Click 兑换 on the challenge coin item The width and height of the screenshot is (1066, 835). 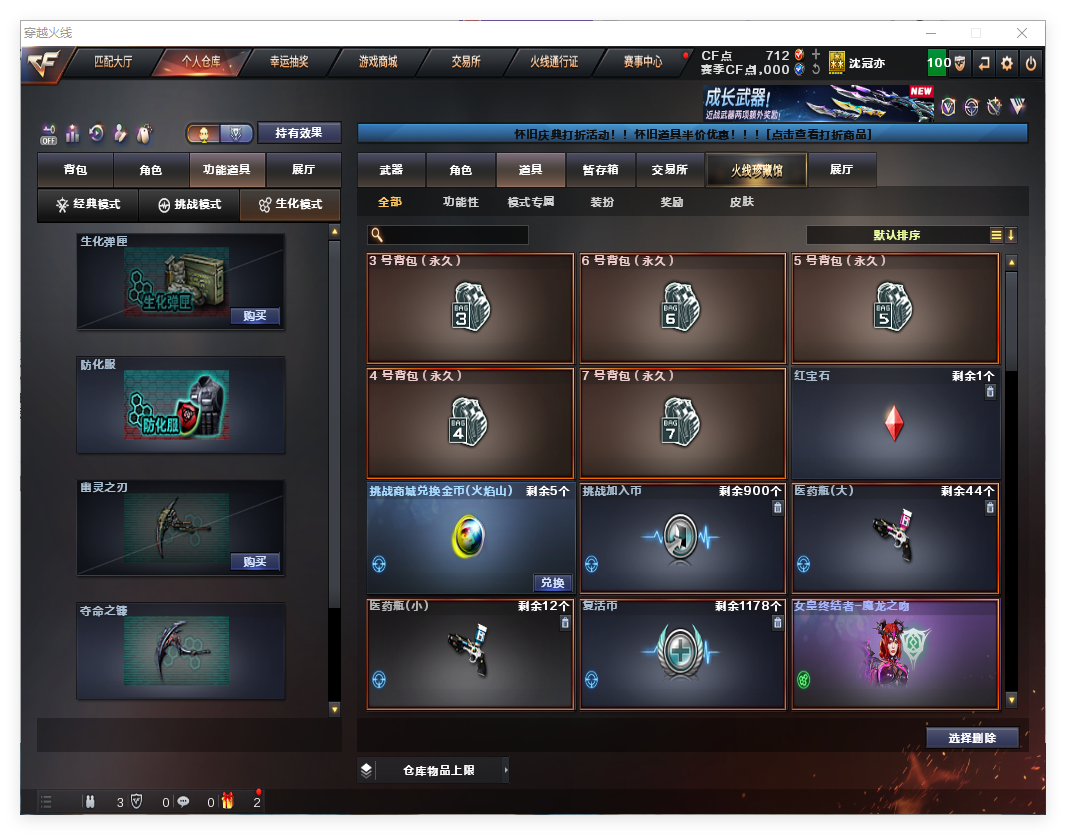tap(552, 583)
